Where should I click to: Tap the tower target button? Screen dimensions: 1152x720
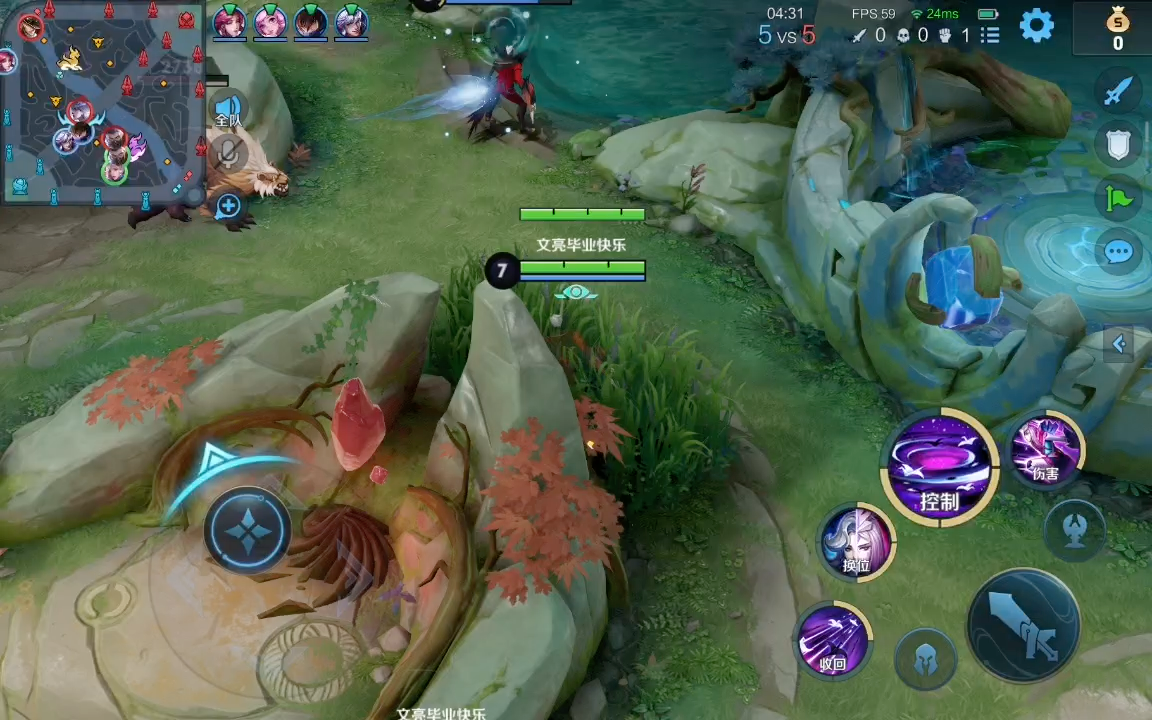coord(1075,531)
